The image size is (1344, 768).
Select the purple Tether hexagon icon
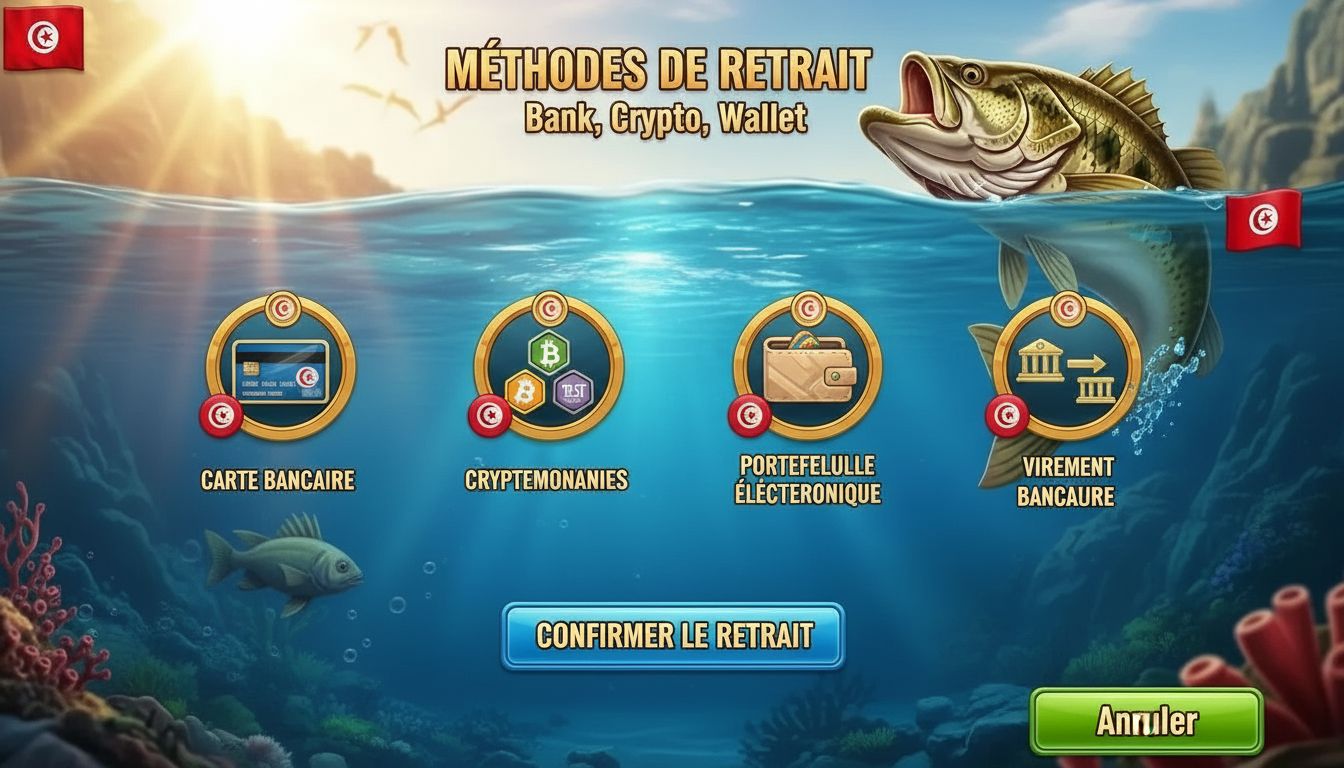575,391
